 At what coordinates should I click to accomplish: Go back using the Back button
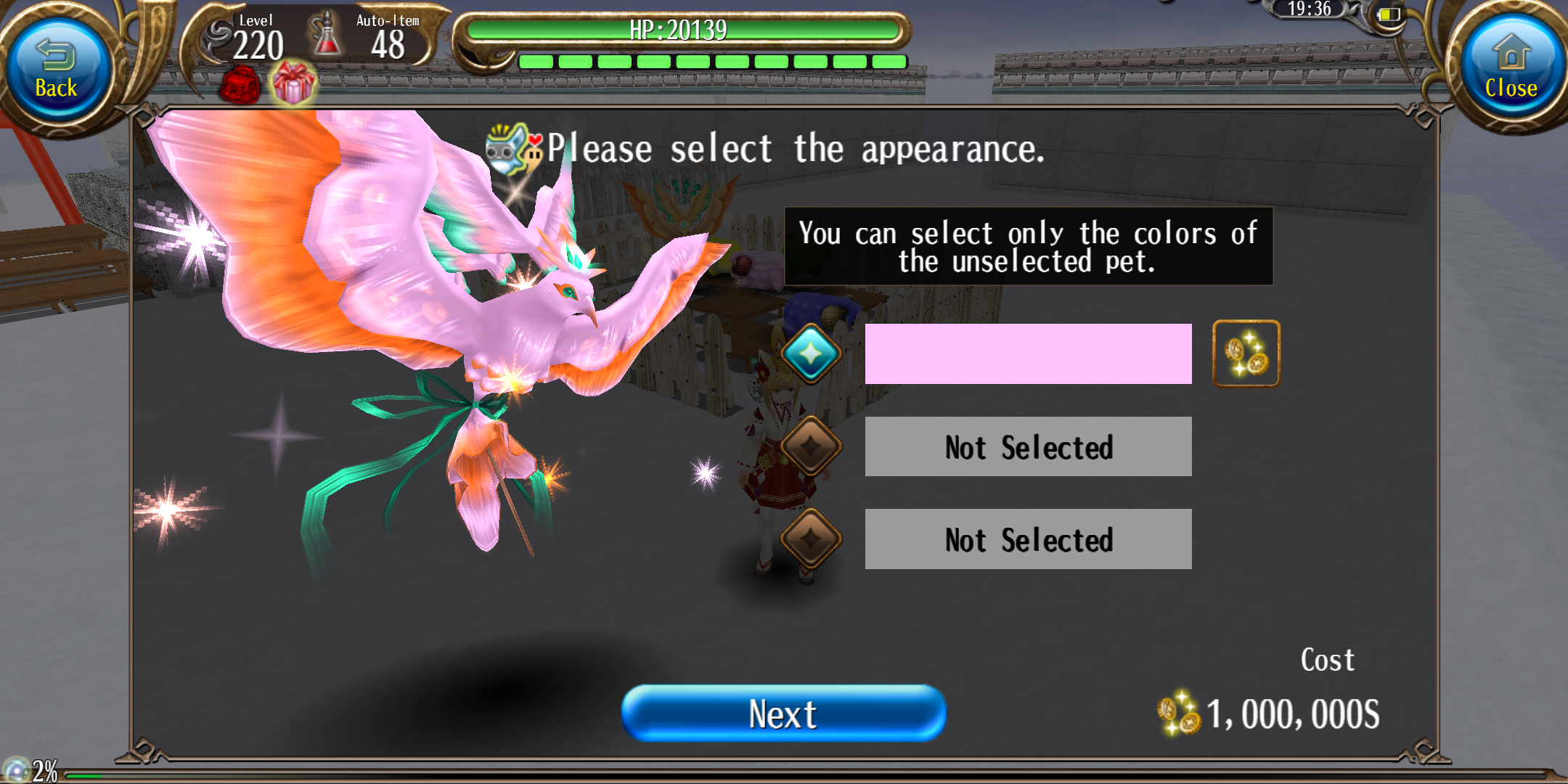(x=57, y=70)
